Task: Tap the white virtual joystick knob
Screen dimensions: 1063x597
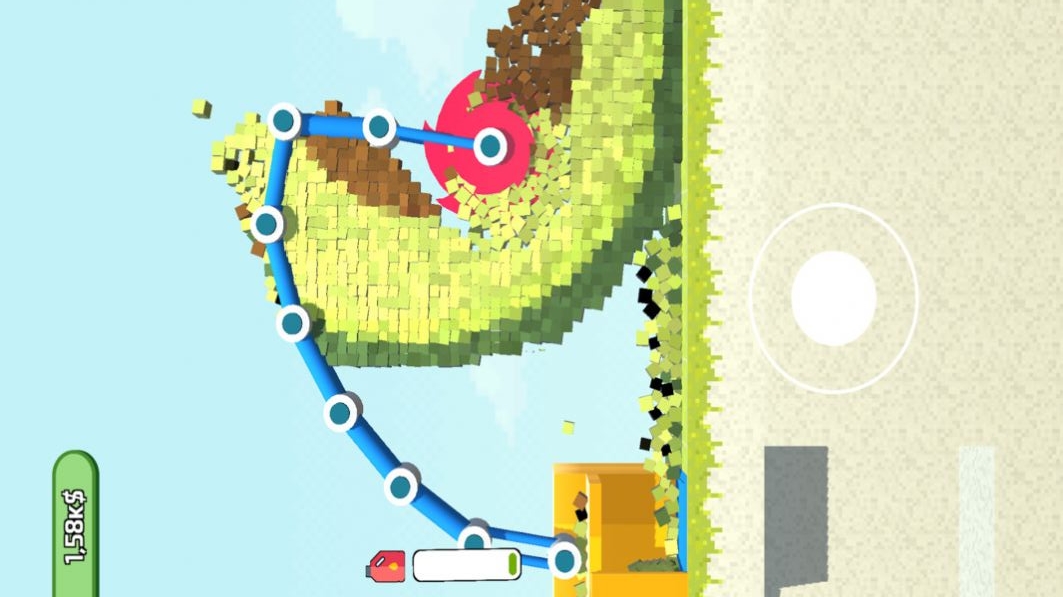Action: pos(833,297)
